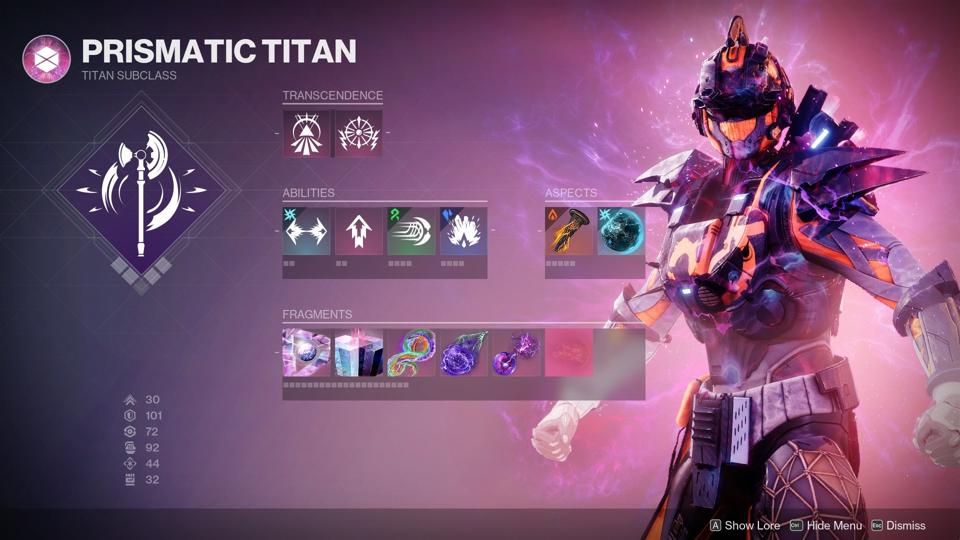Select the faded red locked fragment slot

click(568, 353)
